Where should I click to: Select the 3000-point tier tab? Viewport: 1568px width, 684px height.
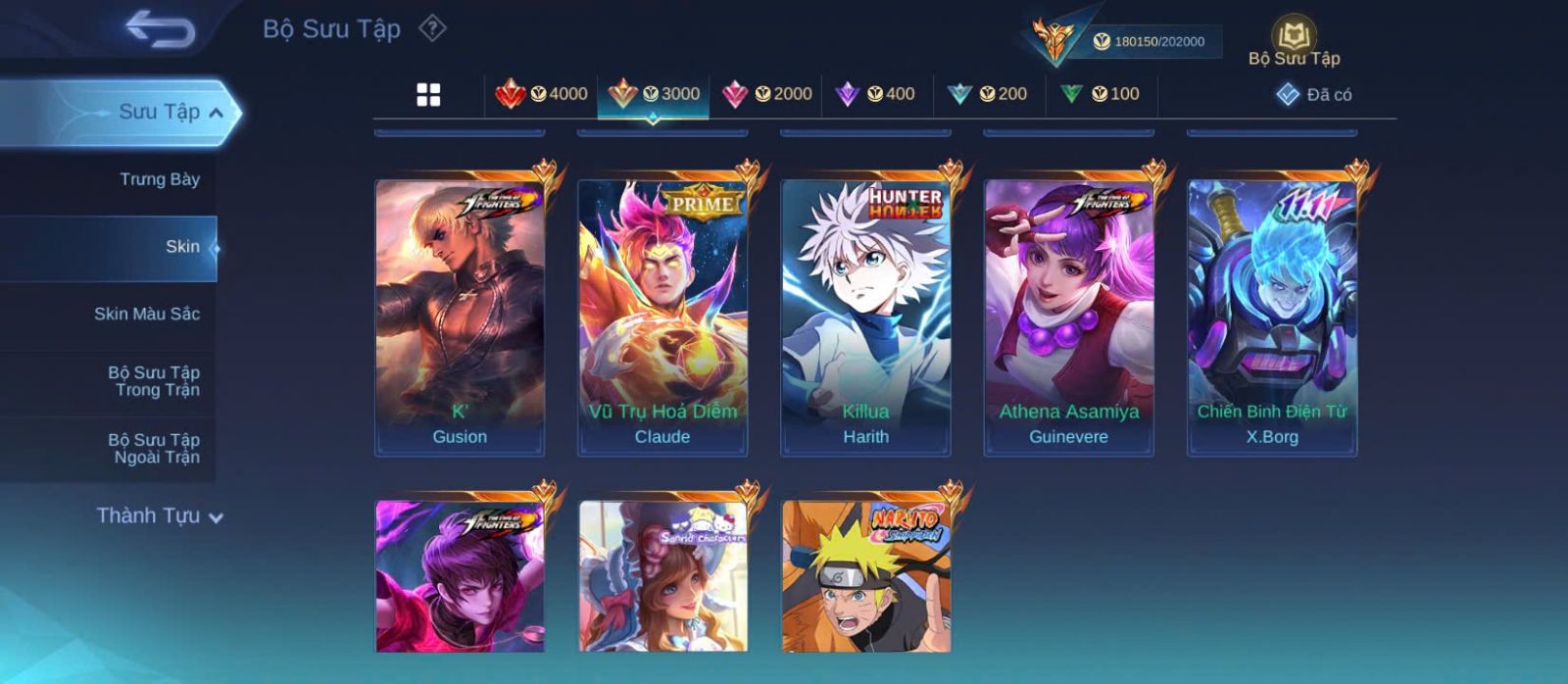[x=654, y=94]
